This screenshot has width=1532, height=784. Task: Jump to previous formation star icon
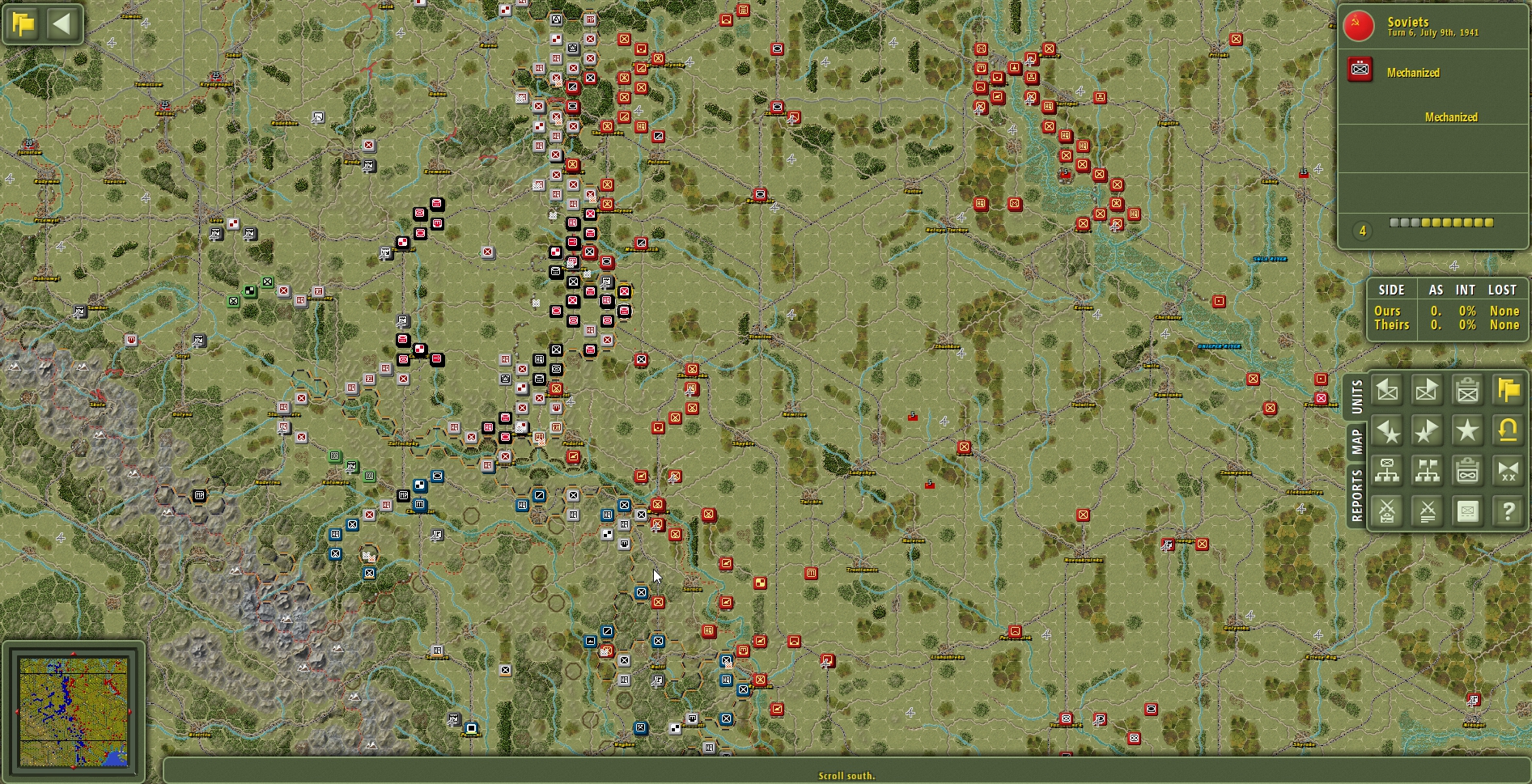tap(1387, 430)
